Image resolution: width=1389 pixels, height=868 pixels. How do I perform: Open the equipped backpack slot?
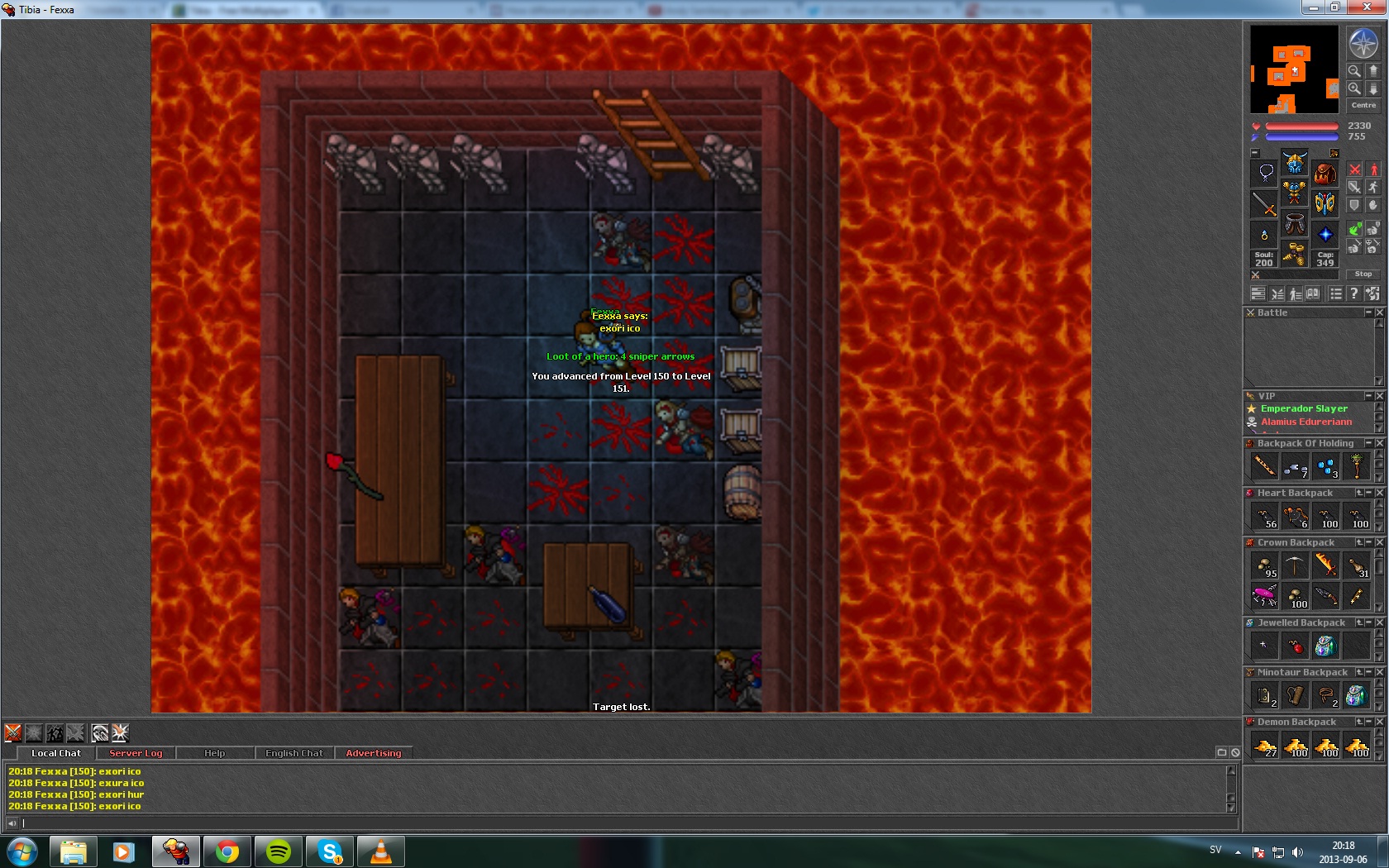(1325, 174)
